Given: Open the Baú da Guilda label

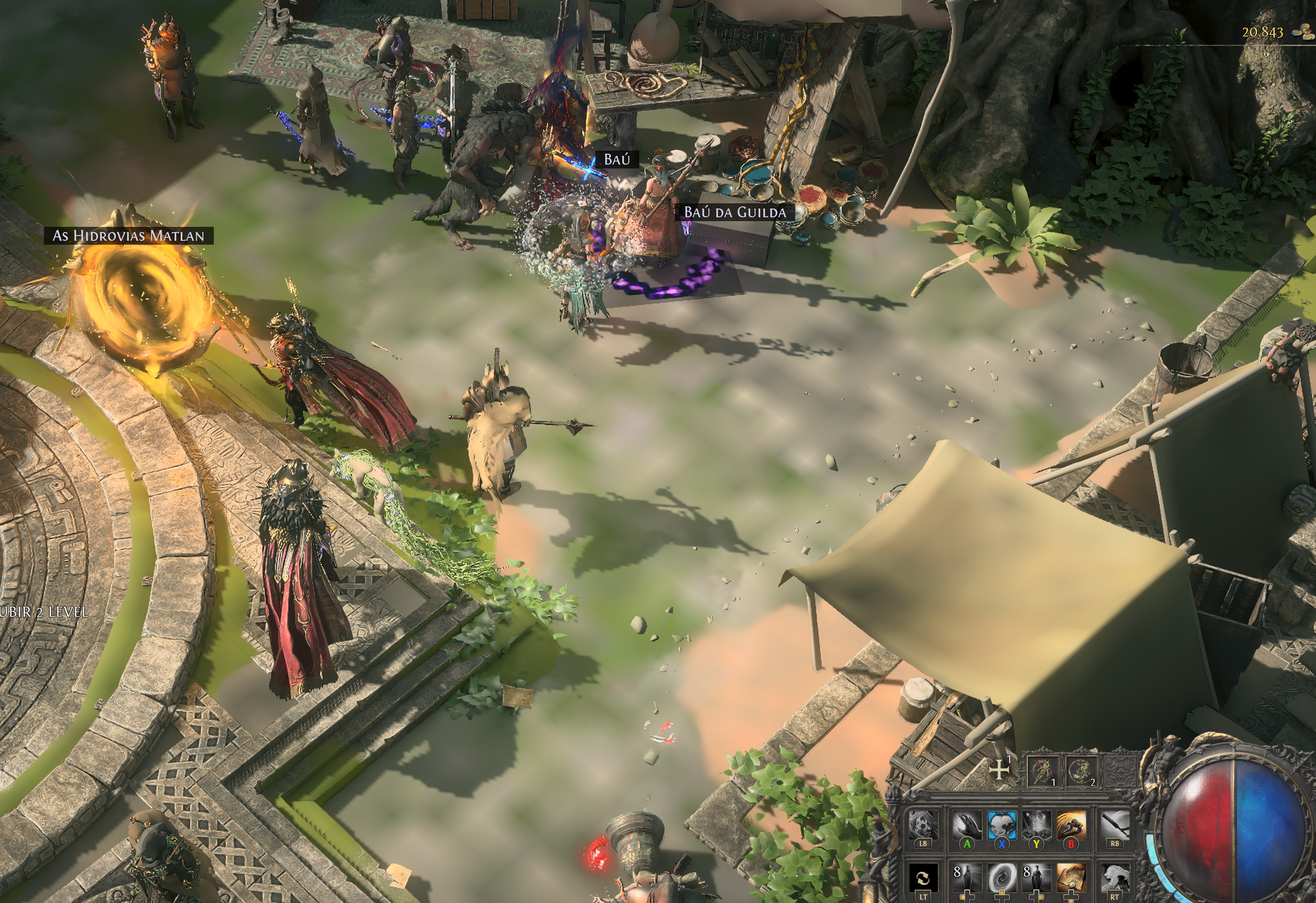Looking at the screenshot, I should pos(735,212).
